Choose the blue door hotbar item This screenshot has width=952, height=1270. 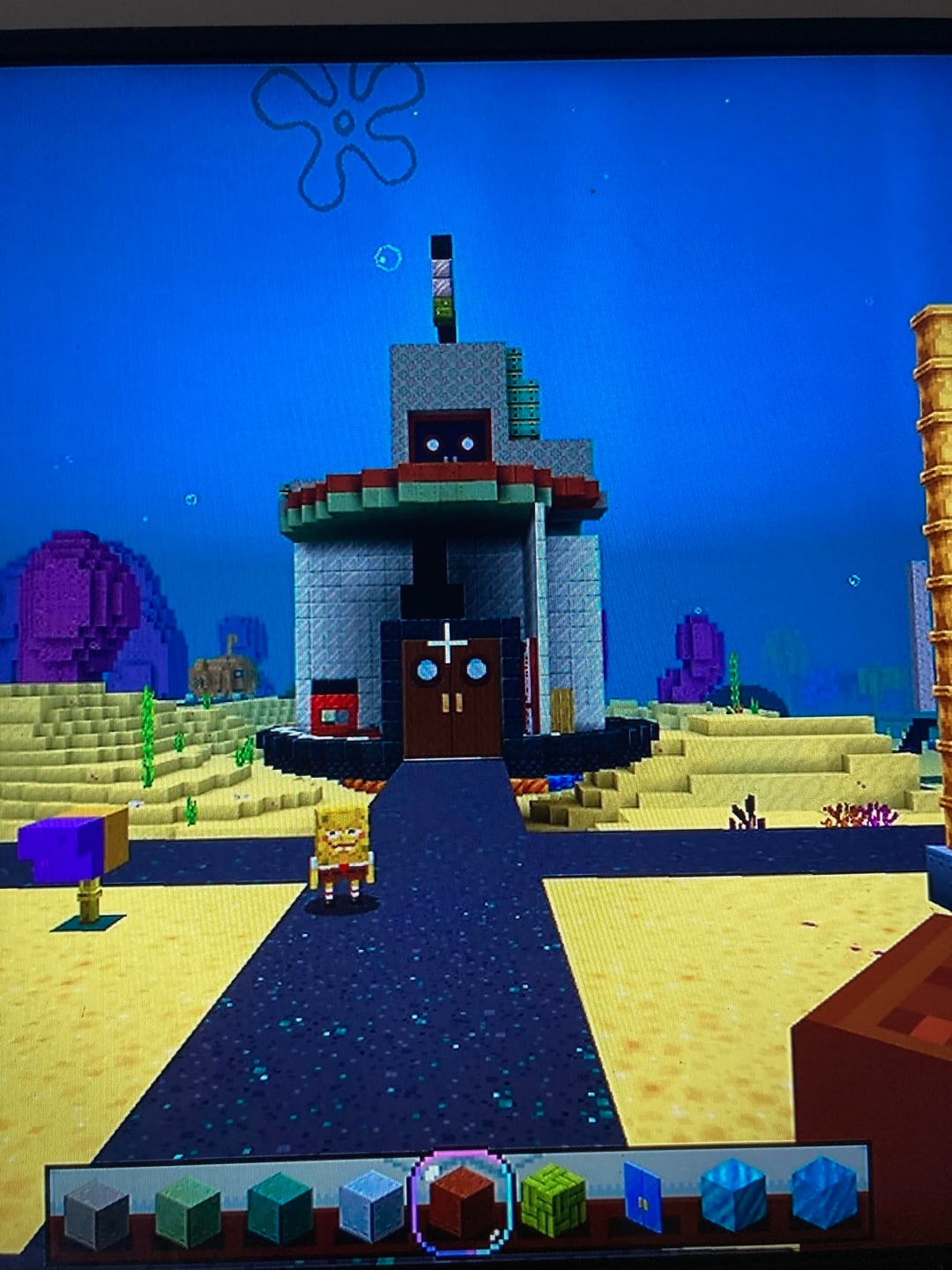tap(643, 1197)
